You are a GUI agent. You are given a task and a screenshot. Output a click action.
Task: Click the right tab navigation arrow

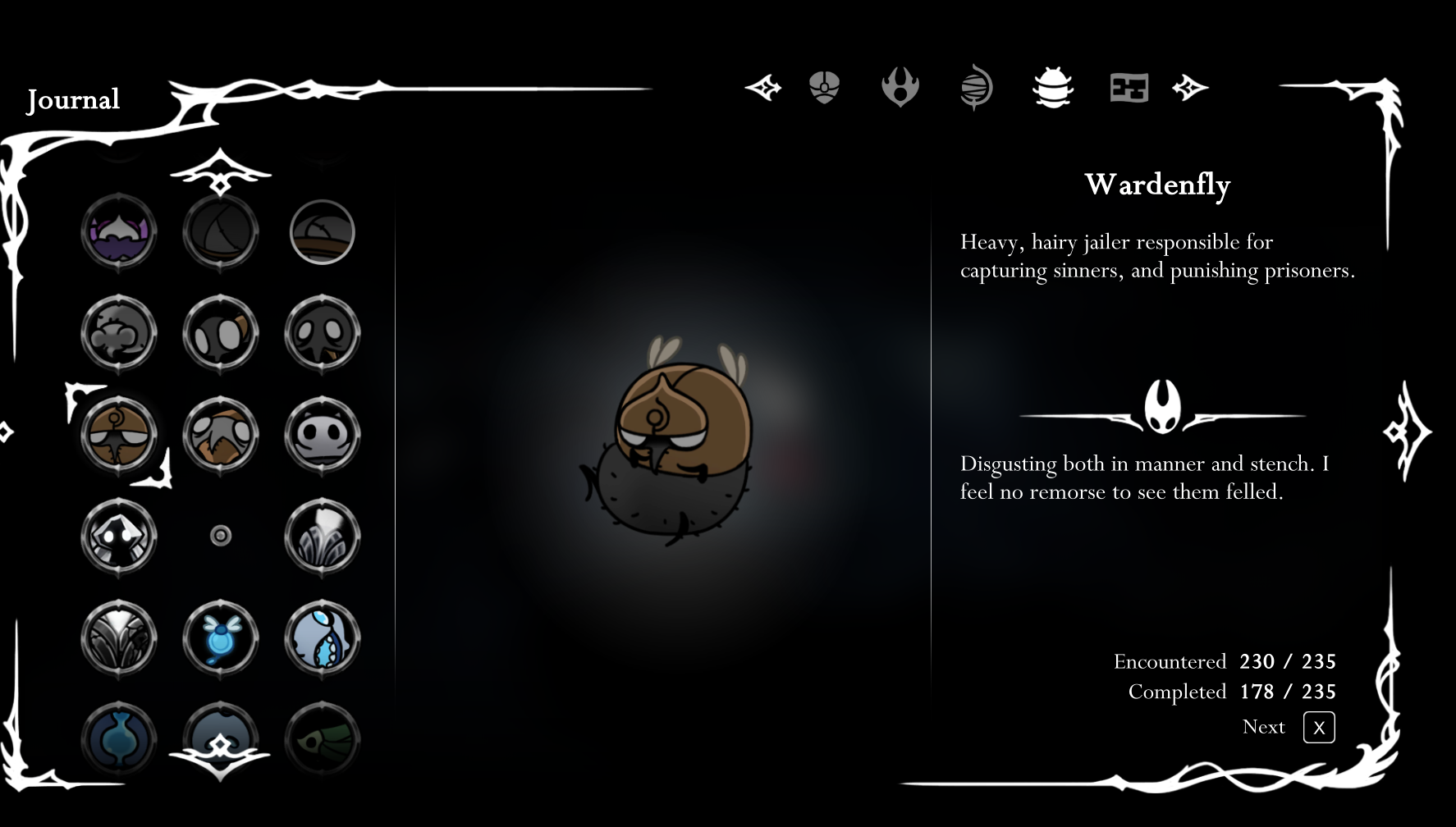click(x=1190, y=87)
